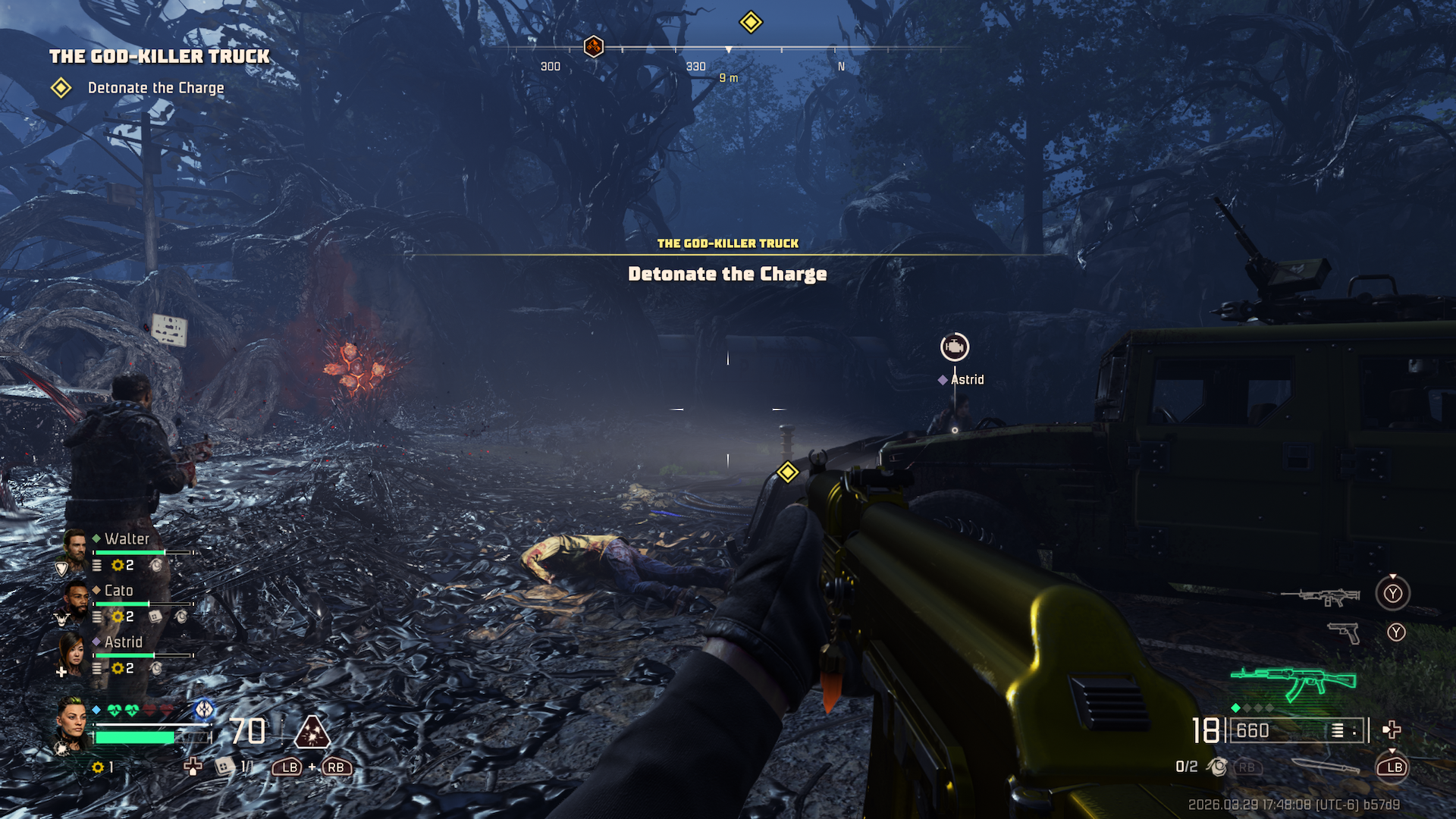Viewport: 1456px width, 819px height.
Task: Select the yellow objective diamond above the compass
Action: click(751, 22)
